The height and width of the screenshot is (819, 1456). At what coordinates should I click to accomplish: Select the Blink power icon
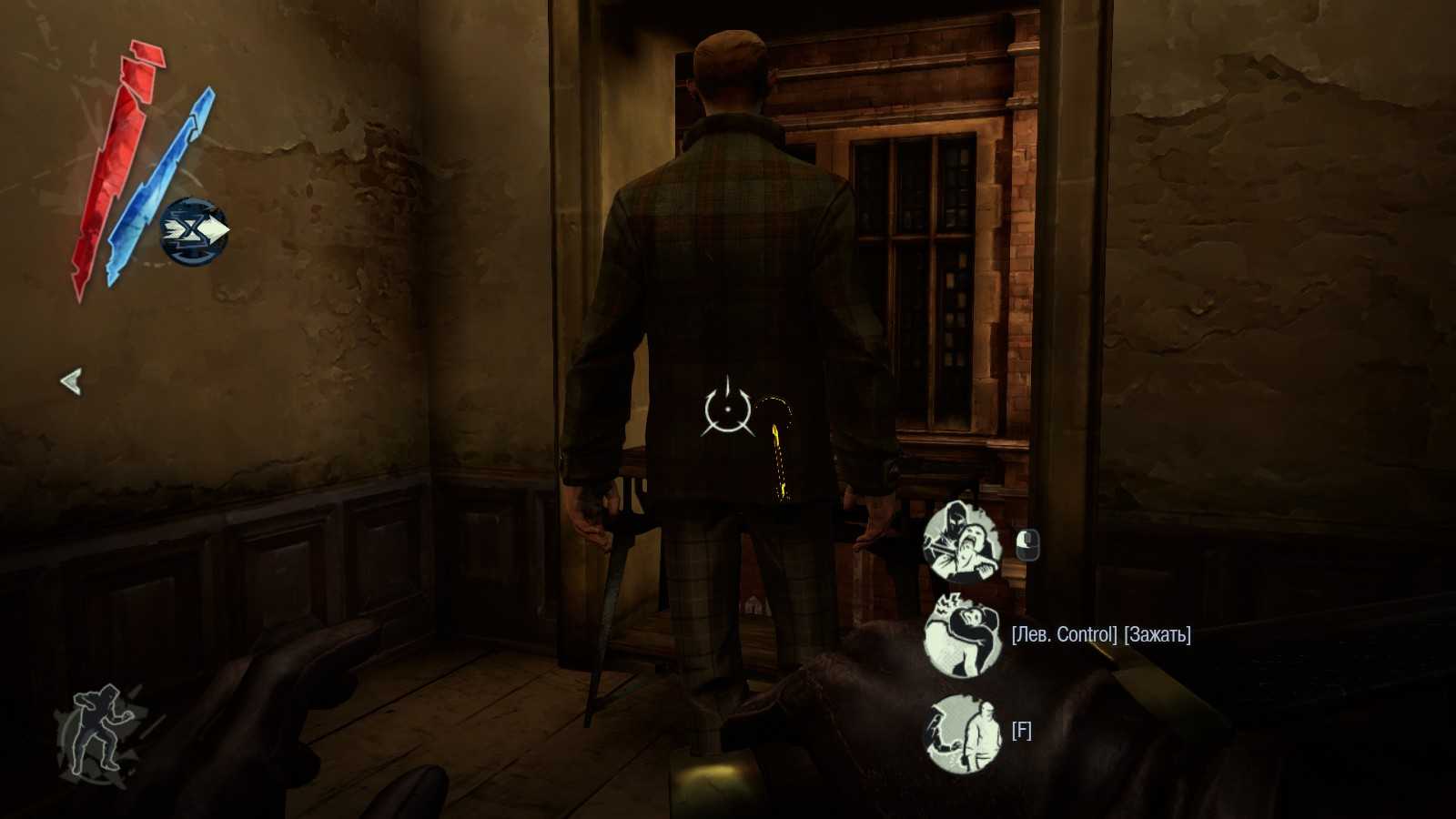point(194,231)
